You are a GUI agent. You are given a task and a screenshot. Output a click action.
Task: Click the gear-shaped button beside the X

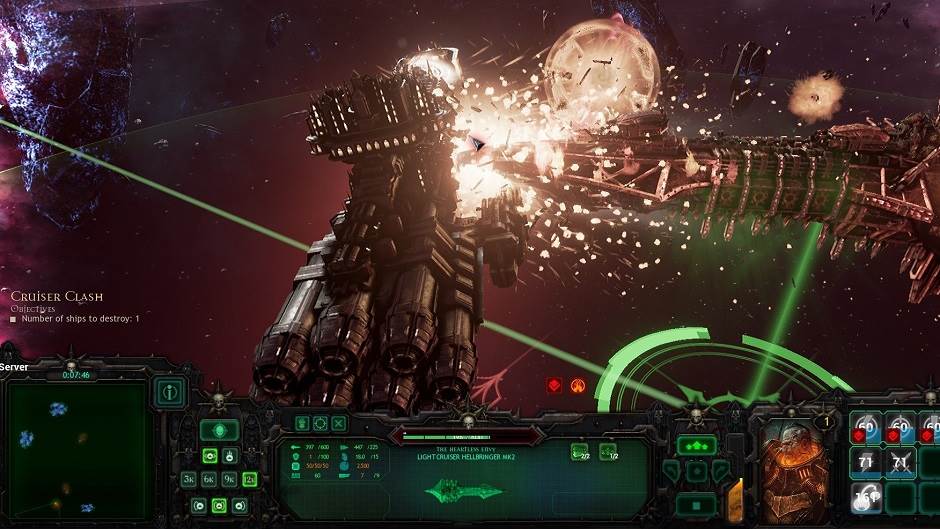click(320, 424)
